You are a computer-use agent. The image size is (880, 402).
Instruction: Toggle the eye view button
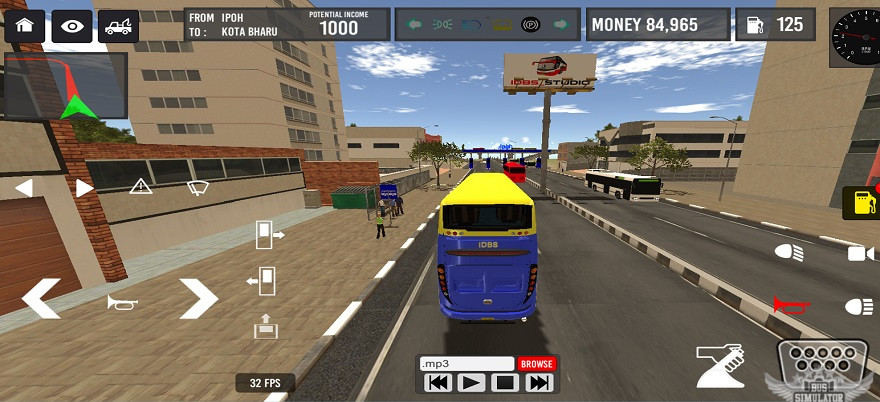[x=71, y=26]
